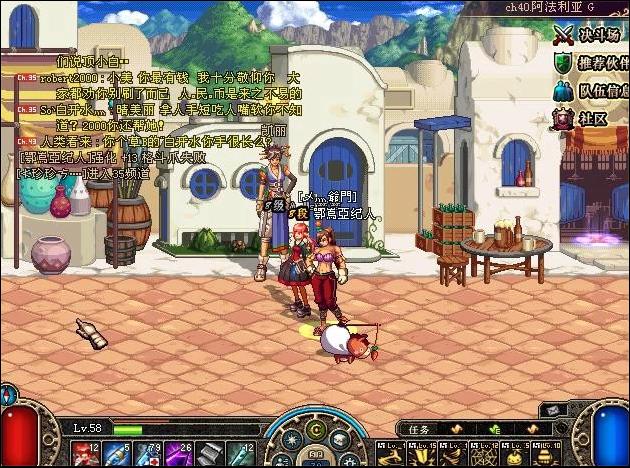Click the envelope mail icon
This screenshot has height=468, width=630.
pos(553,410)
